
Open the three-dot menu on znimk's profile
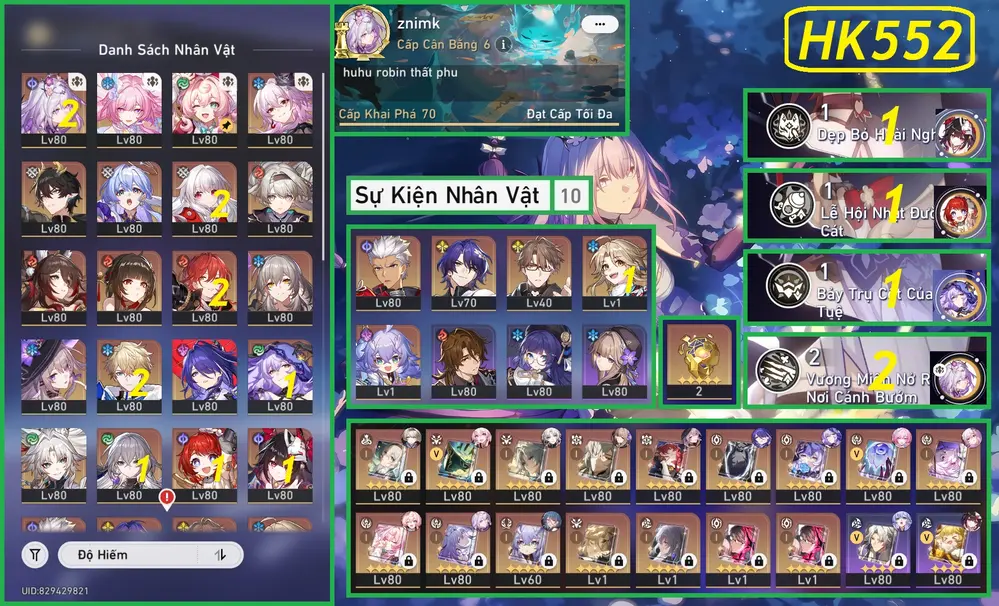point(599,24)
